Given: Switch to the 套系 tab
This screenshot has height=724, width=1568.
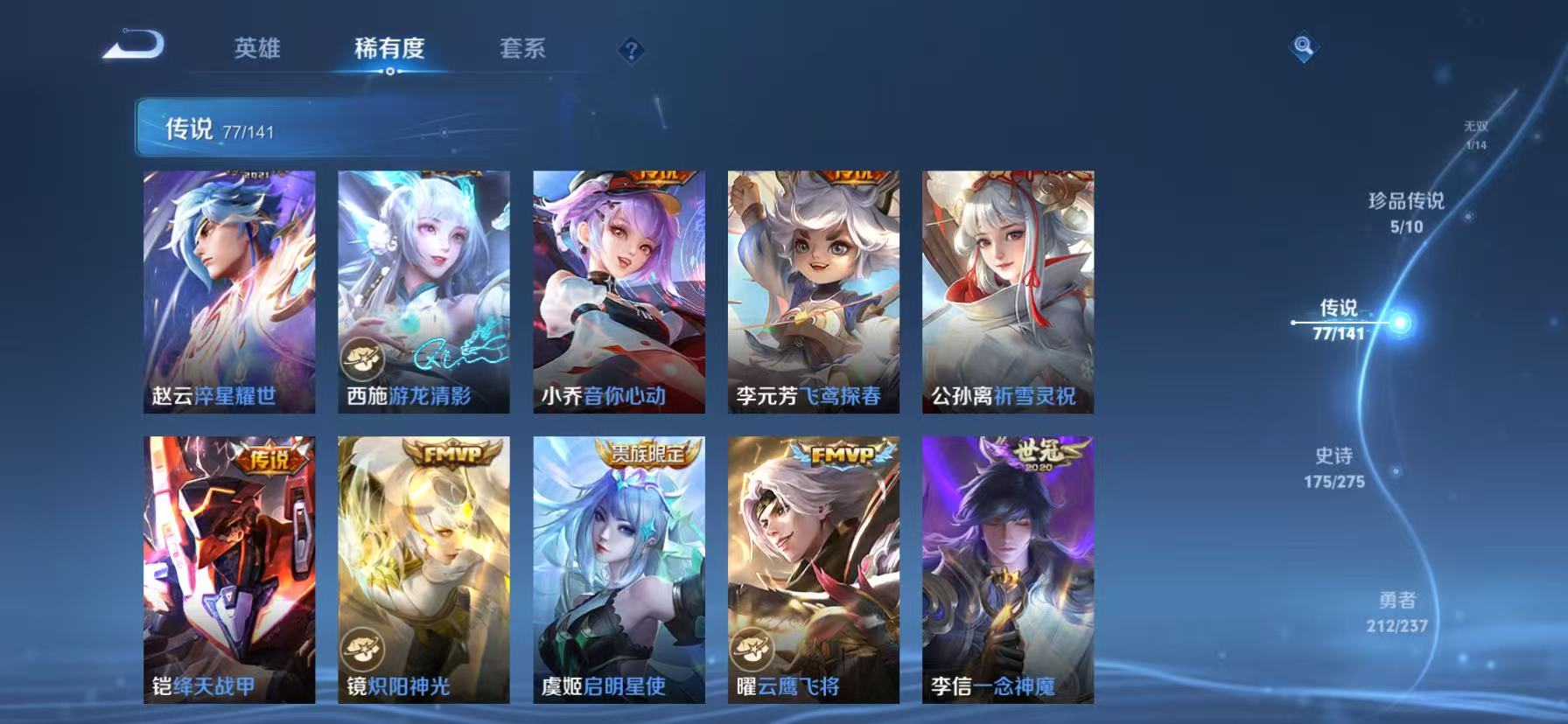Looking at the screenshot, I should (x=523, y=50).
